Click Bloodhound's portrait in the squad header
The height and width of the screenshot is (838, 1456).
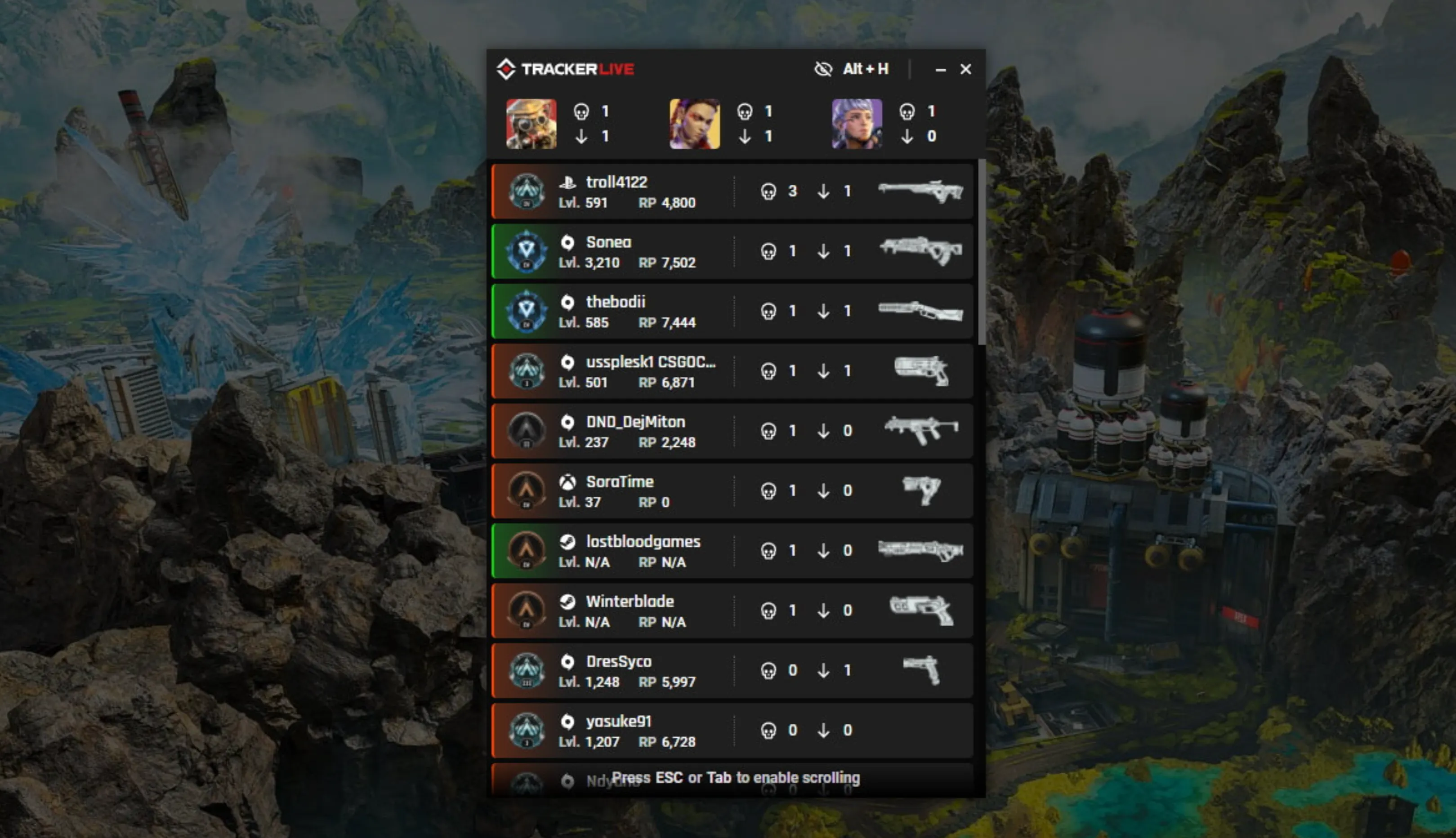pyautogui.click(x=531, y=123)
